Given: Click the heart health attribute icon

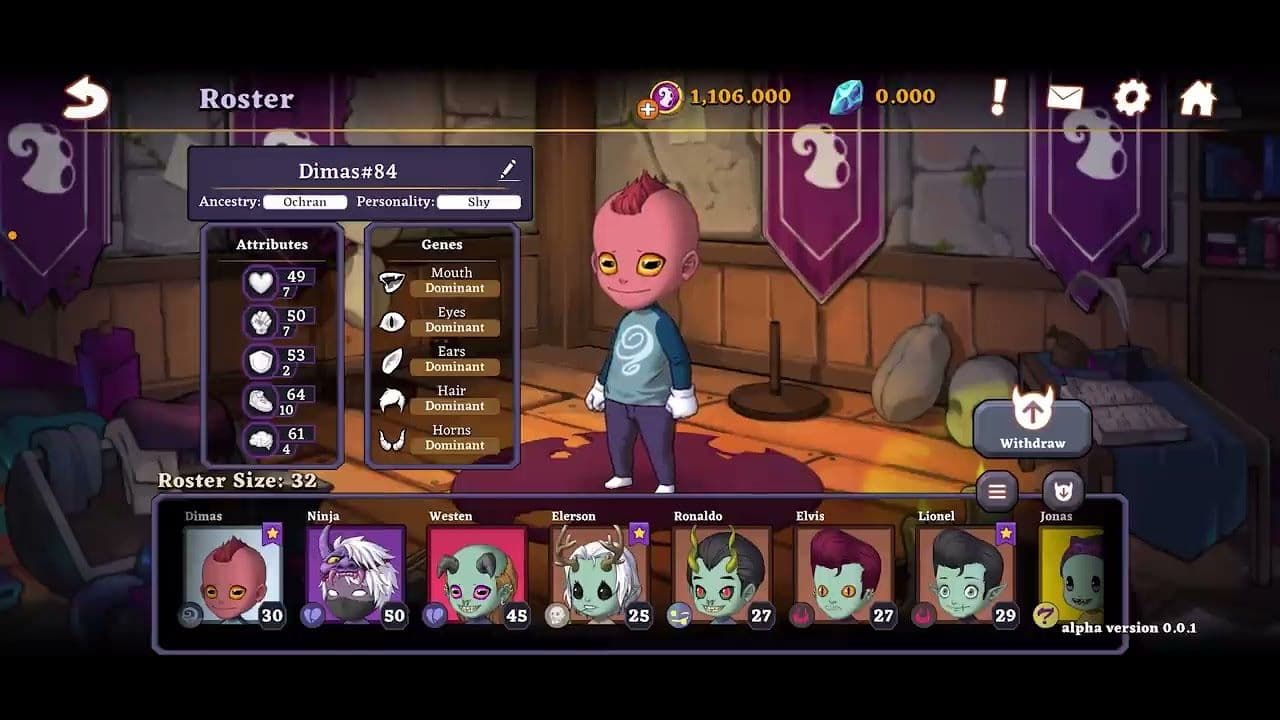Looking at the screenshot, I should [258, 281].
